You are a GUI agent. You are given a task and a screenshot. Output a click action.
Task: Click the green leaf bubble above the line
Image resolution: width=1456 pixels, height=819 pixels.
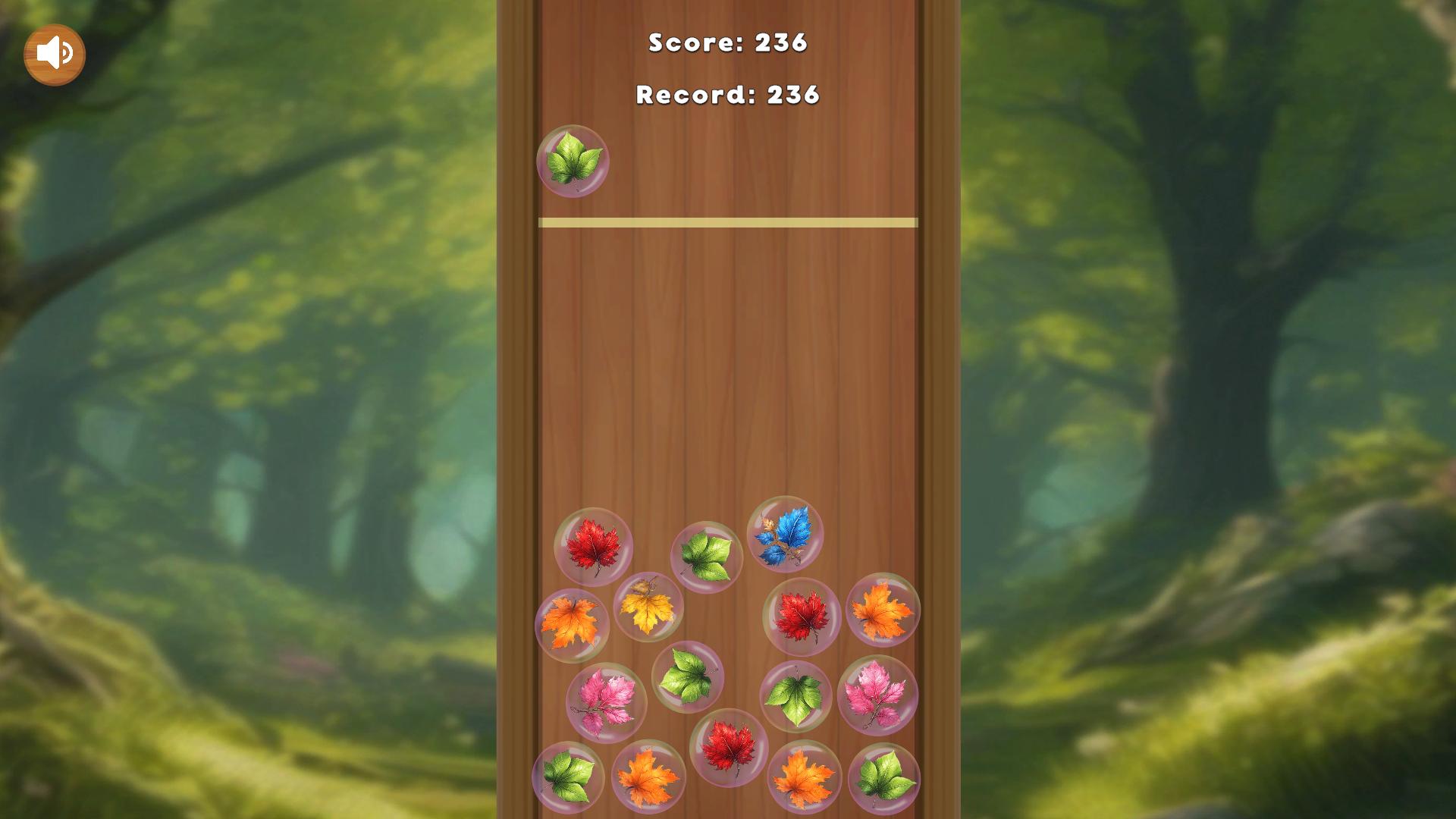[574, 161]
